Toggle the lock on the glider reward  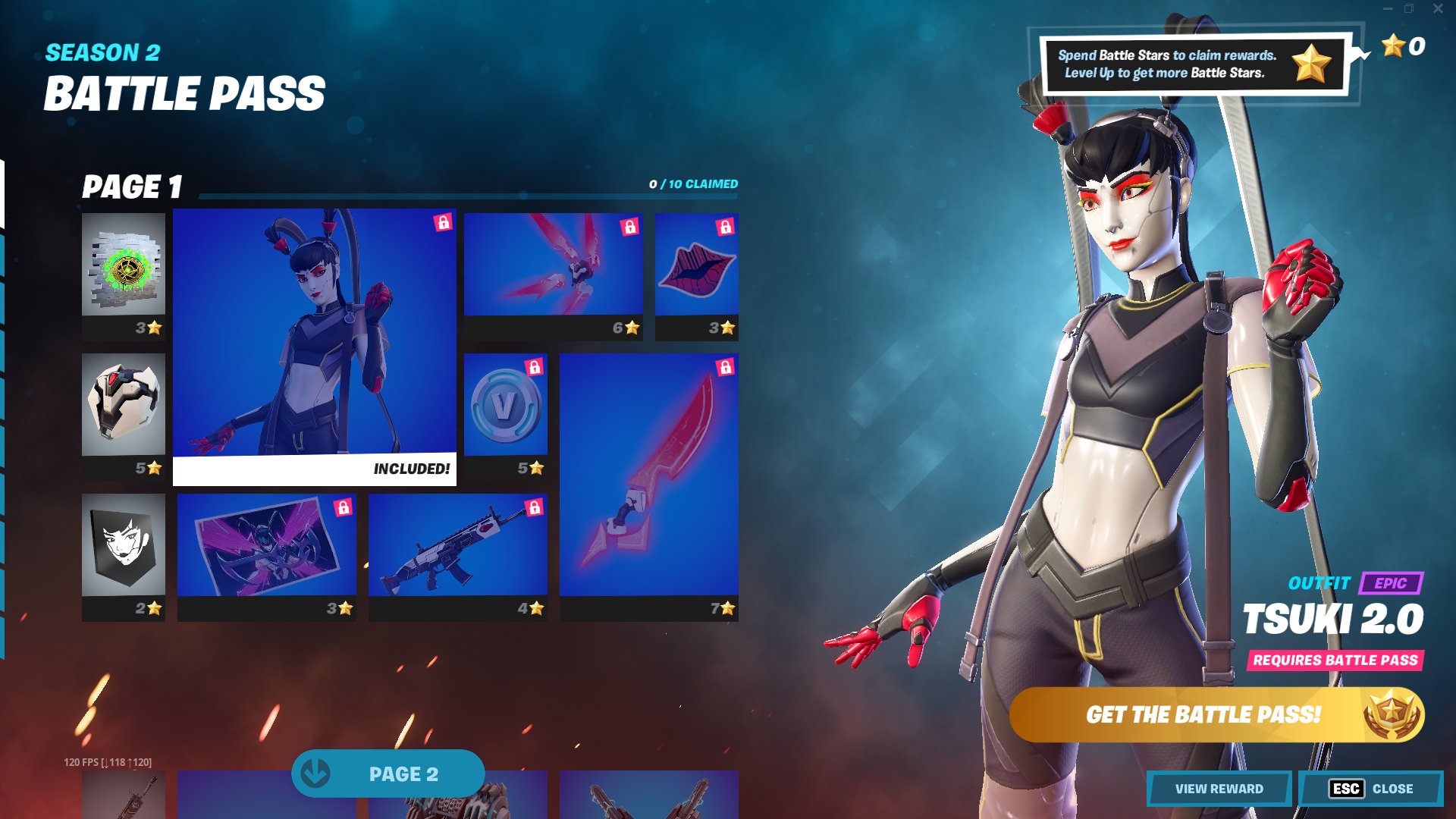(629, 225)
